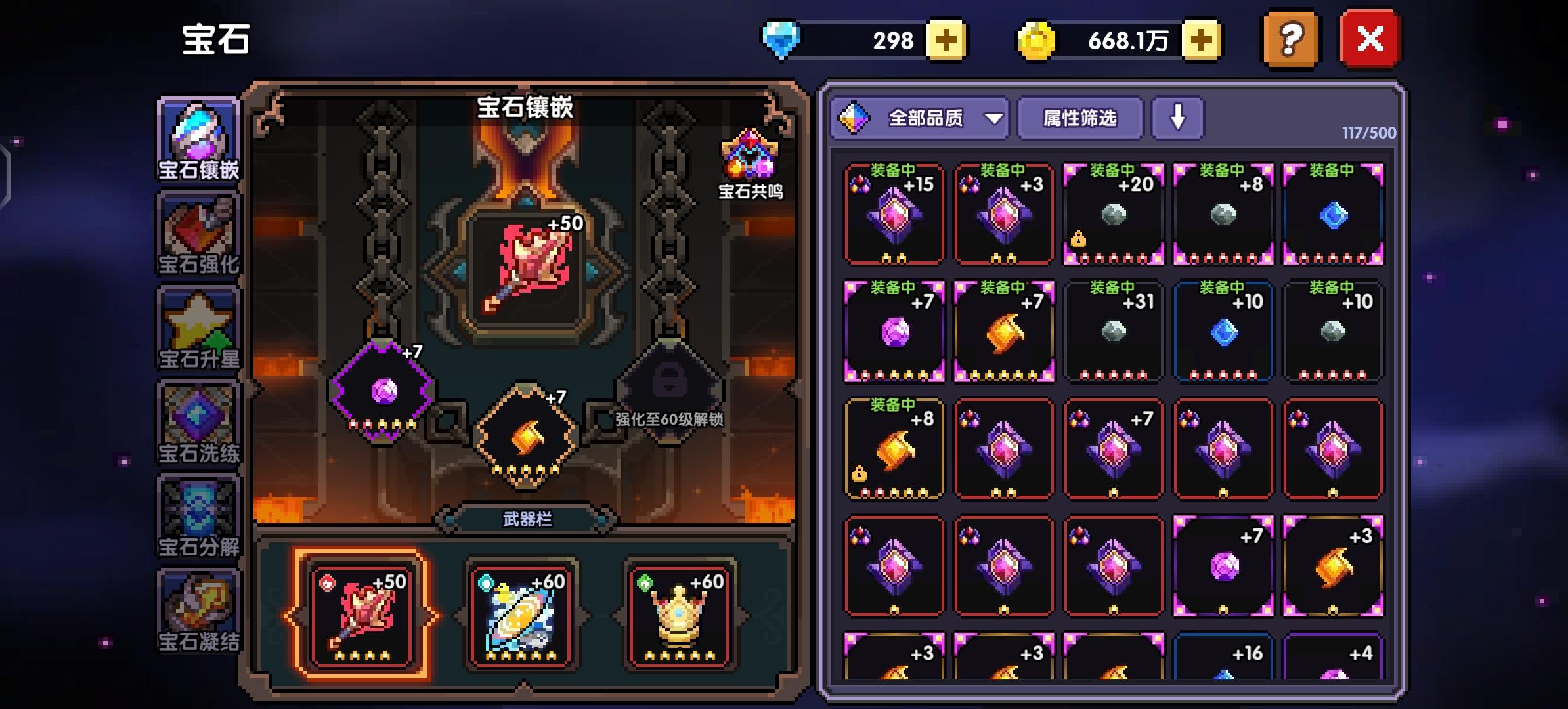Expand the 属性筛选 attribute filter
Screen dimensions: 1568x709
point(1078,119)
